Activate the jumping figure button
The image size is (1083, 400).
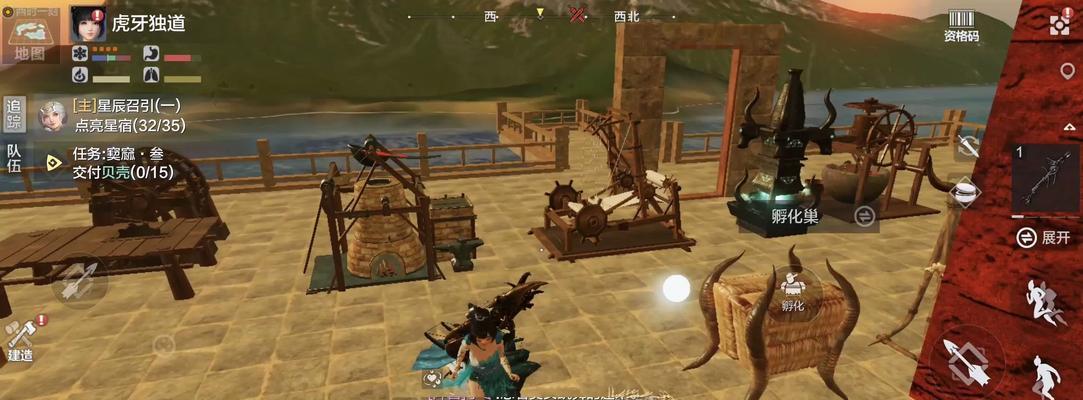tap(1046, 375)
